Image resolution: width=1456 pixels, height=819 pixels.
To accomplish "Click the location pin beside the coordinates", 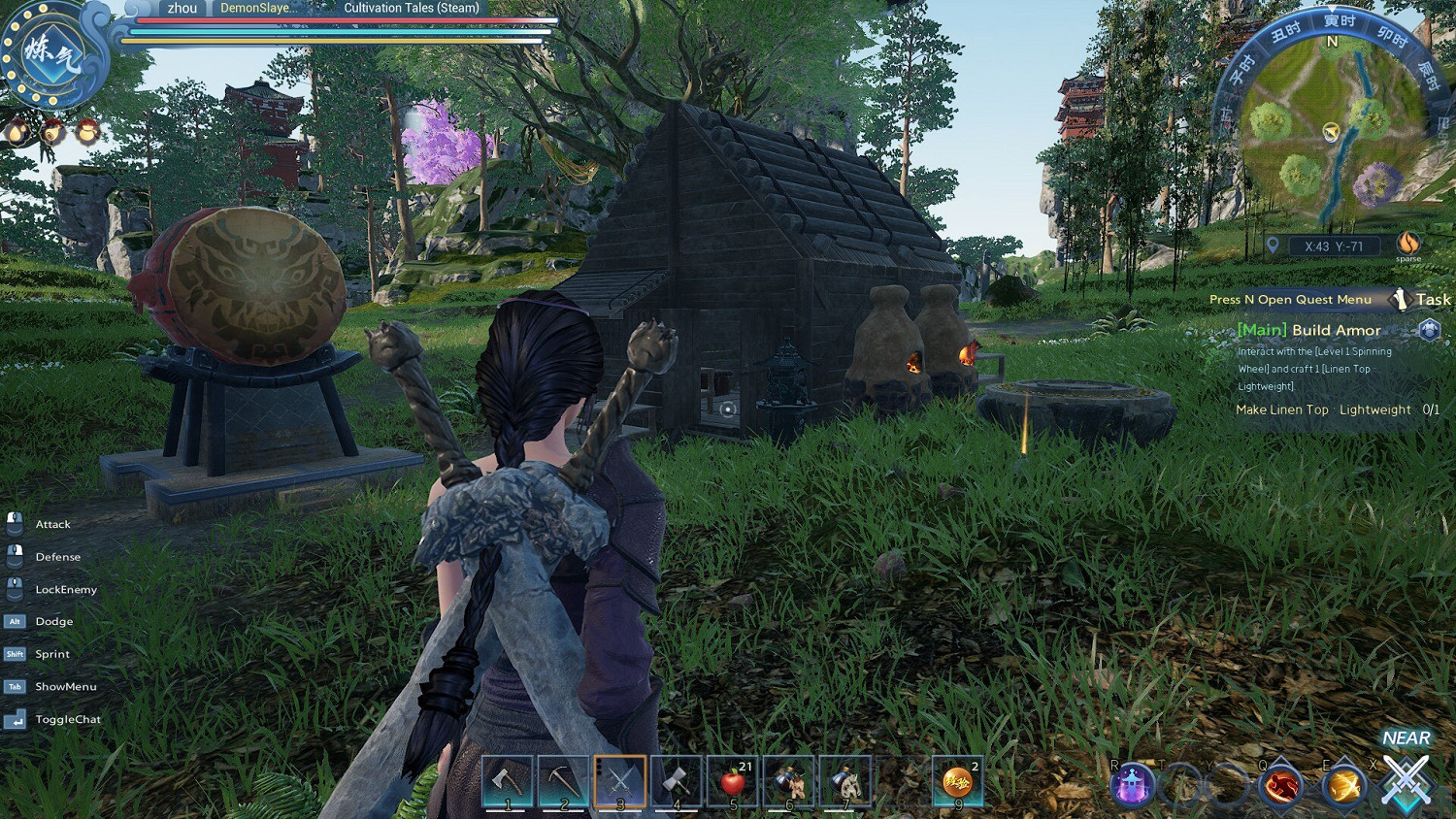I will click(x=1273, y=246).
